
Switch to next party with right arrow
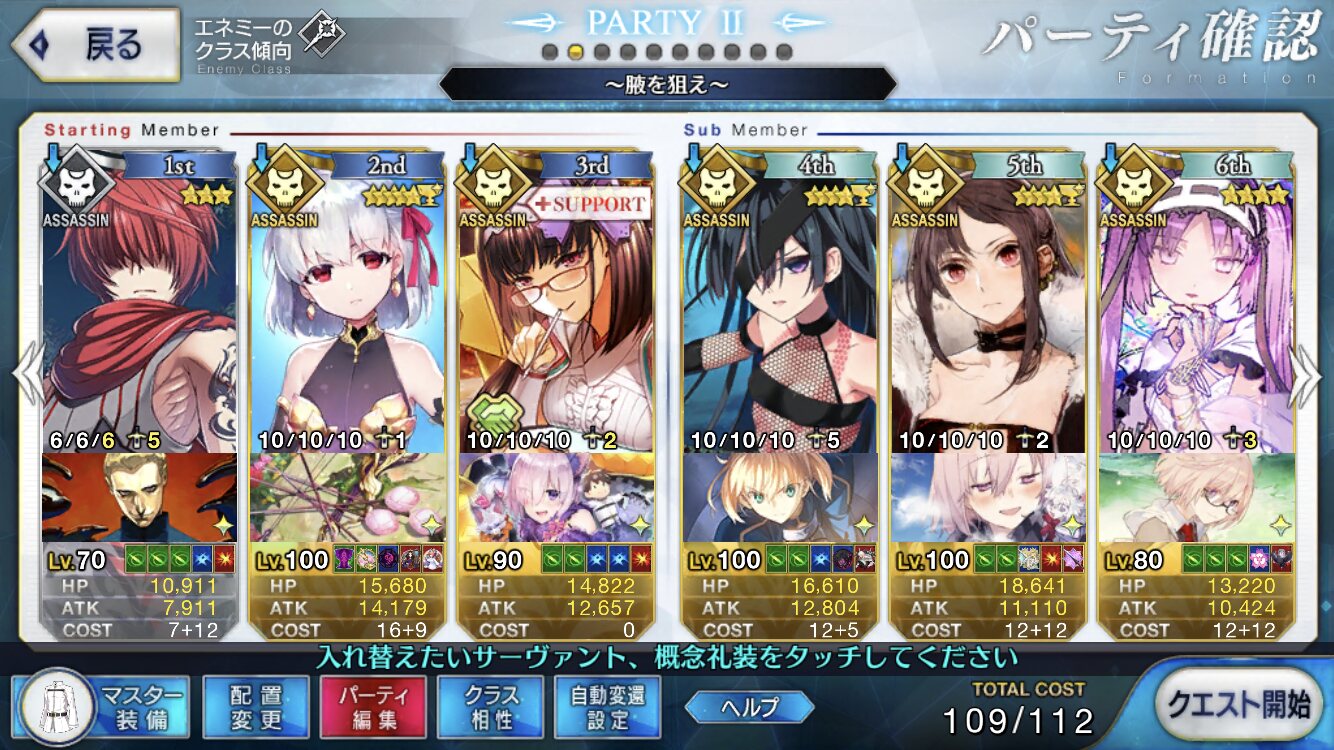click(x=1305, y=375)
